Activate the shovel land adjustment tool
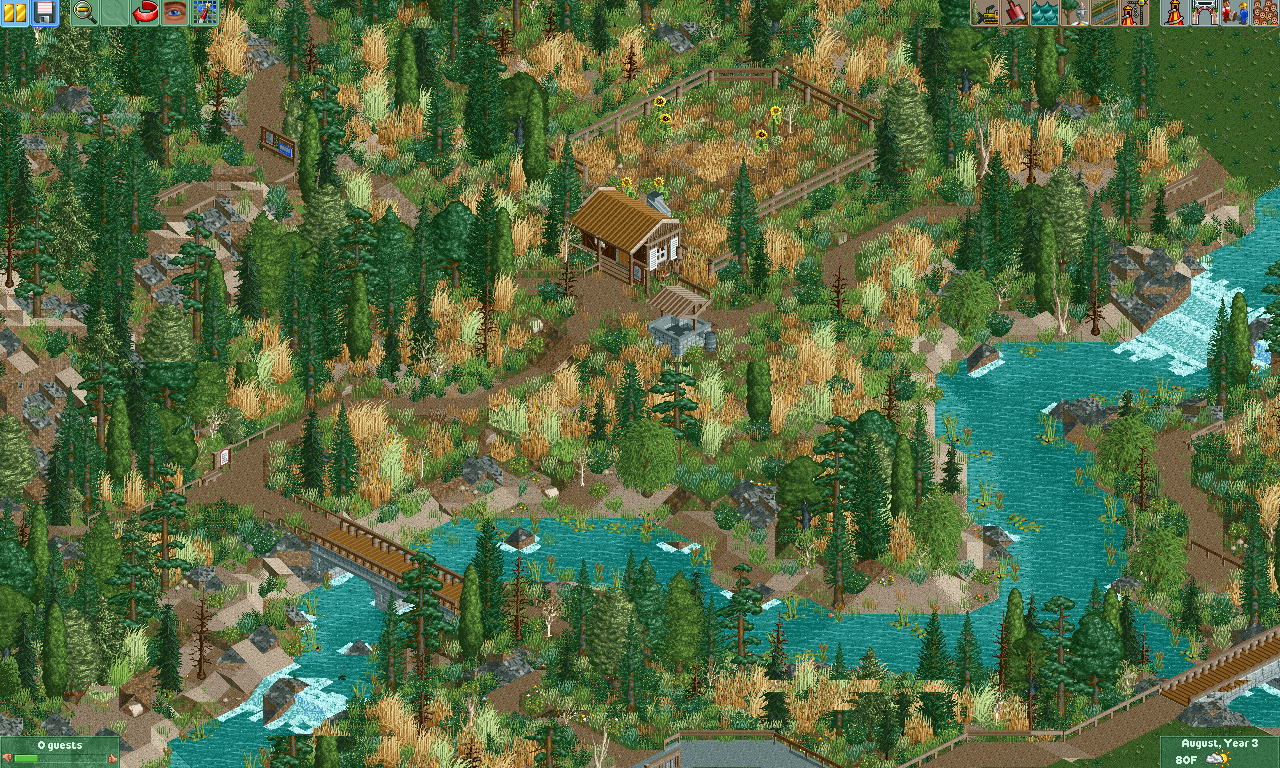1280x768 pixels. pyautogui.click(x=1014, y=13)
